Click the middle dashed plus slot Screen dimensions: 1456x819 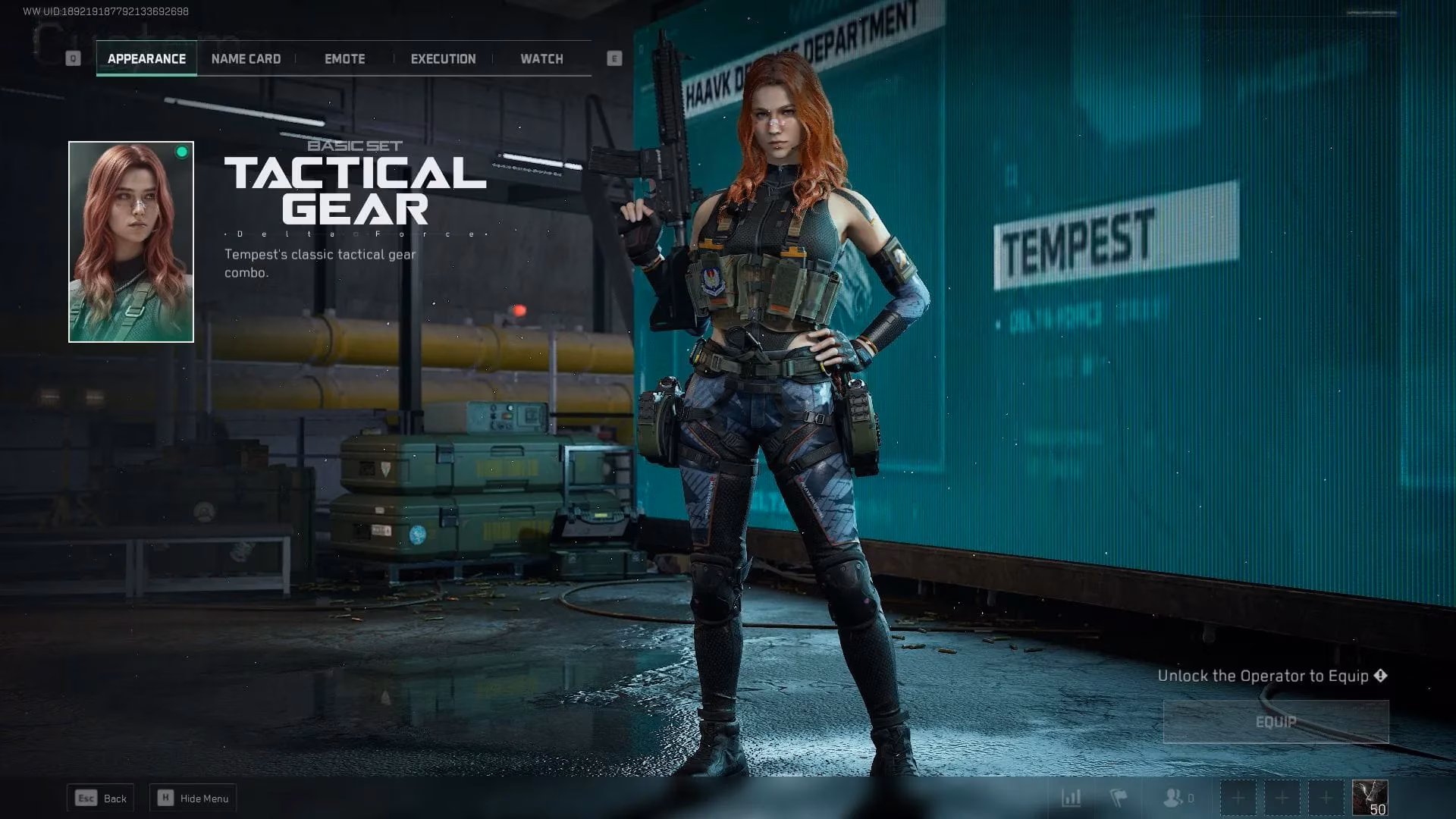click(x=1282, y=798)
